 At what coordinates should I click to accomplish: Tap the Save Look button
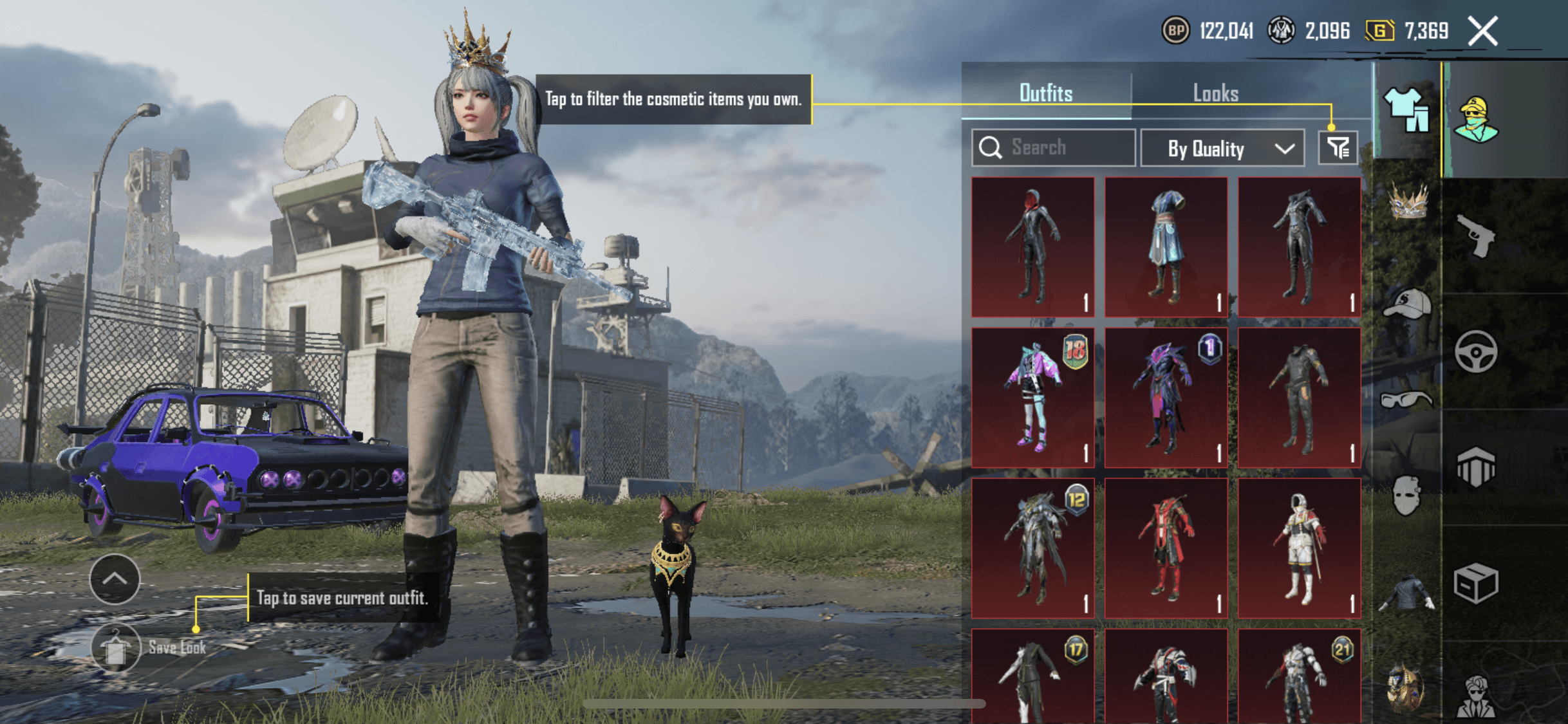pyautogui.click(x=116, y=647)
